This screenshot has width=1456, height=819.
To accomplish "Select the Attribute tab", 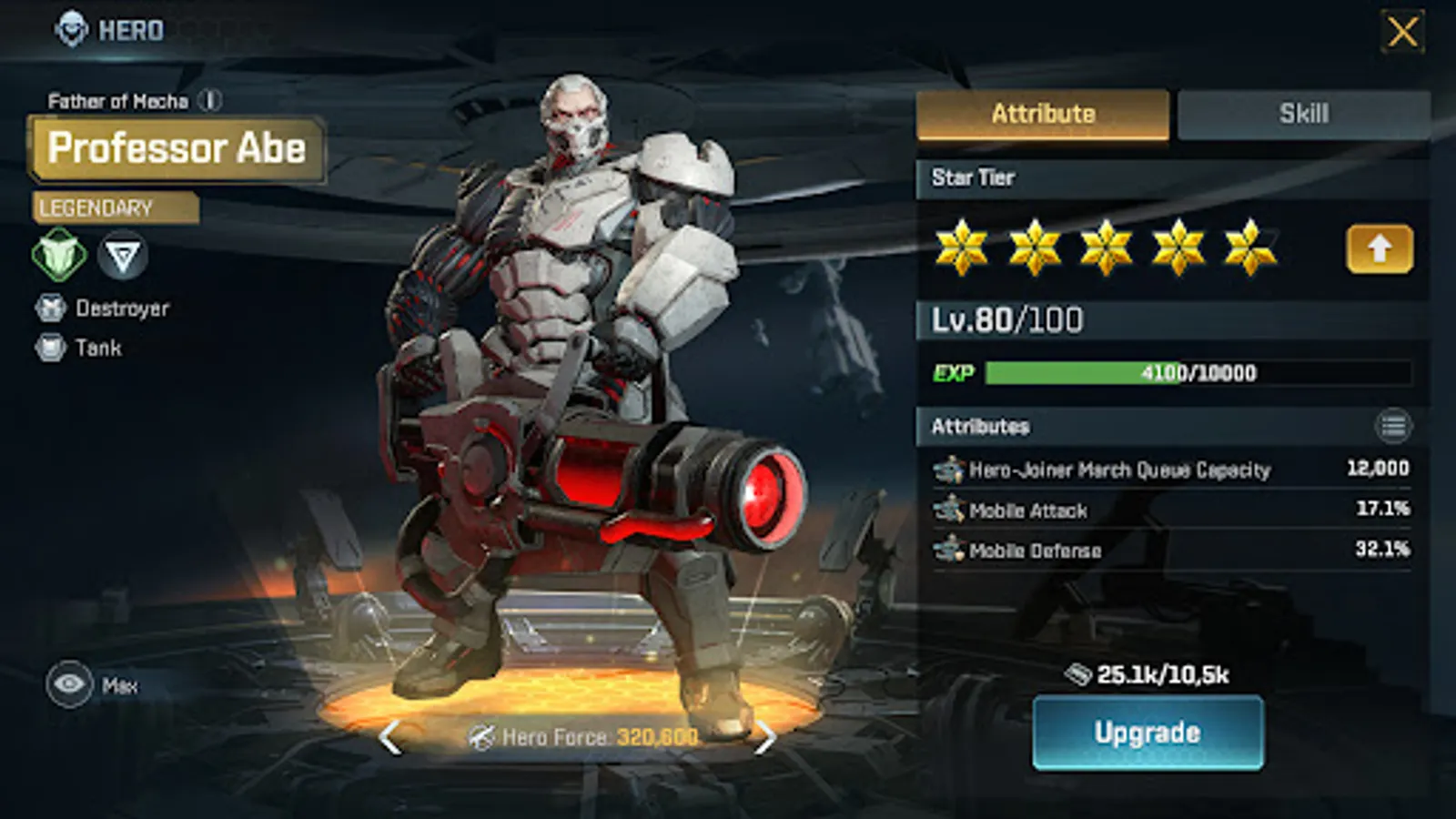I will [x=1044, y=112].
